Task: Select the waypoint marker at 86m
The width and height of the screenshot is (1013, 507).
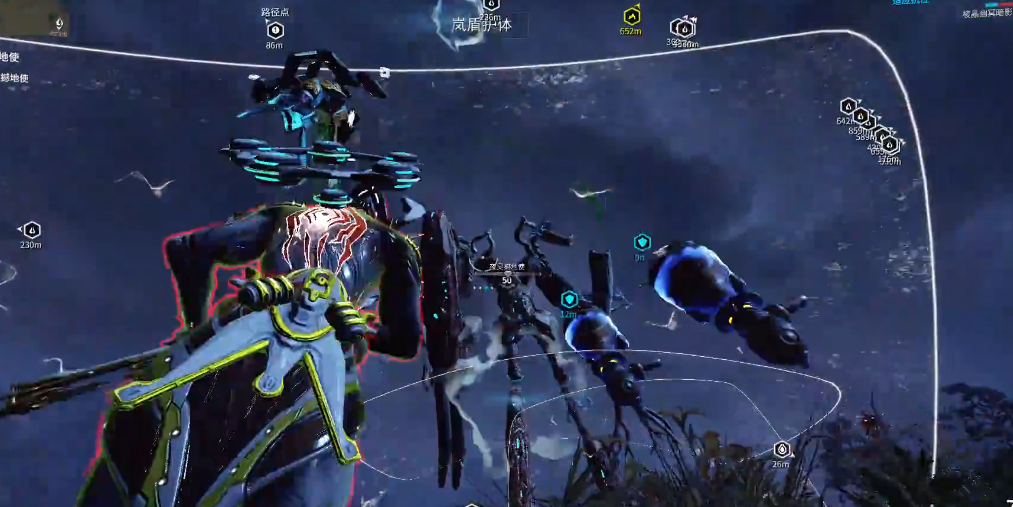Action: click(275, 30)
